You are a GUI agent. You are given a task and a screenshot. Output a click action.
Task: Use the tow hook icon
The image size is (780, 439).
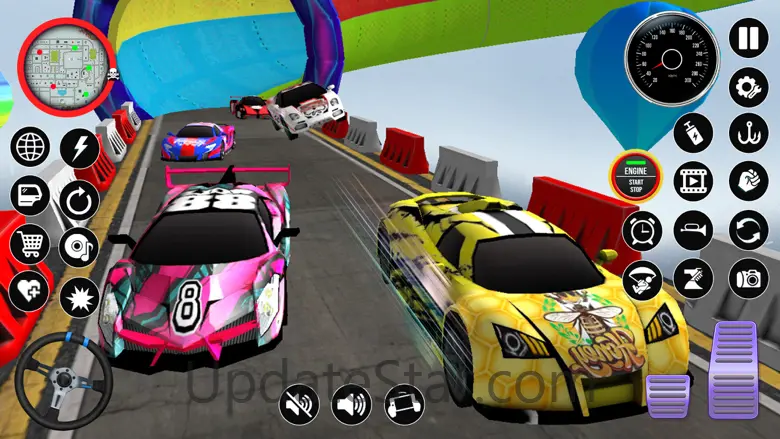[x=747, y=133]
